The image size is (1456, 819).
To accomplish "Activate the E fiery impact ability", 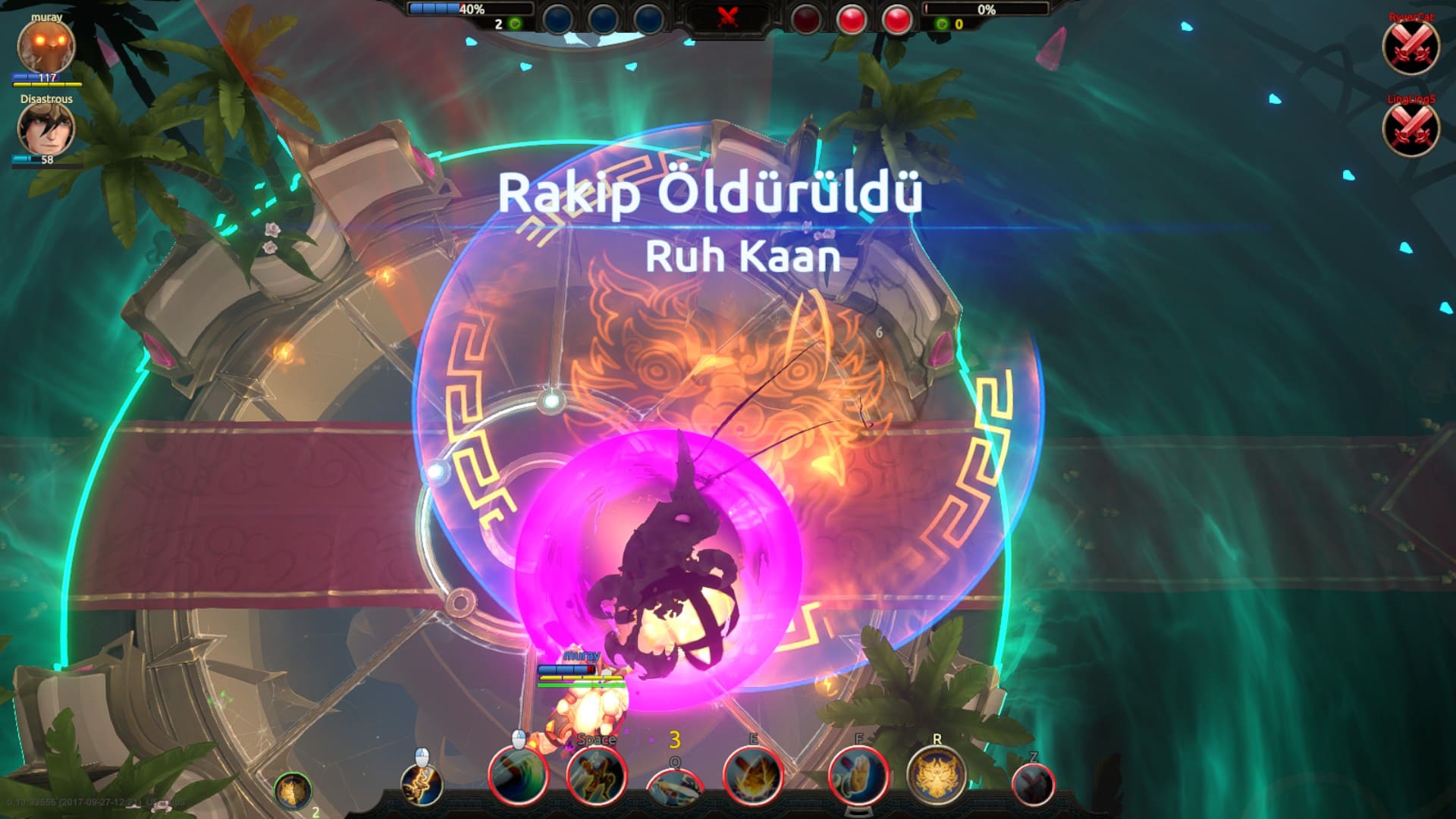I will tap(753, 776).
